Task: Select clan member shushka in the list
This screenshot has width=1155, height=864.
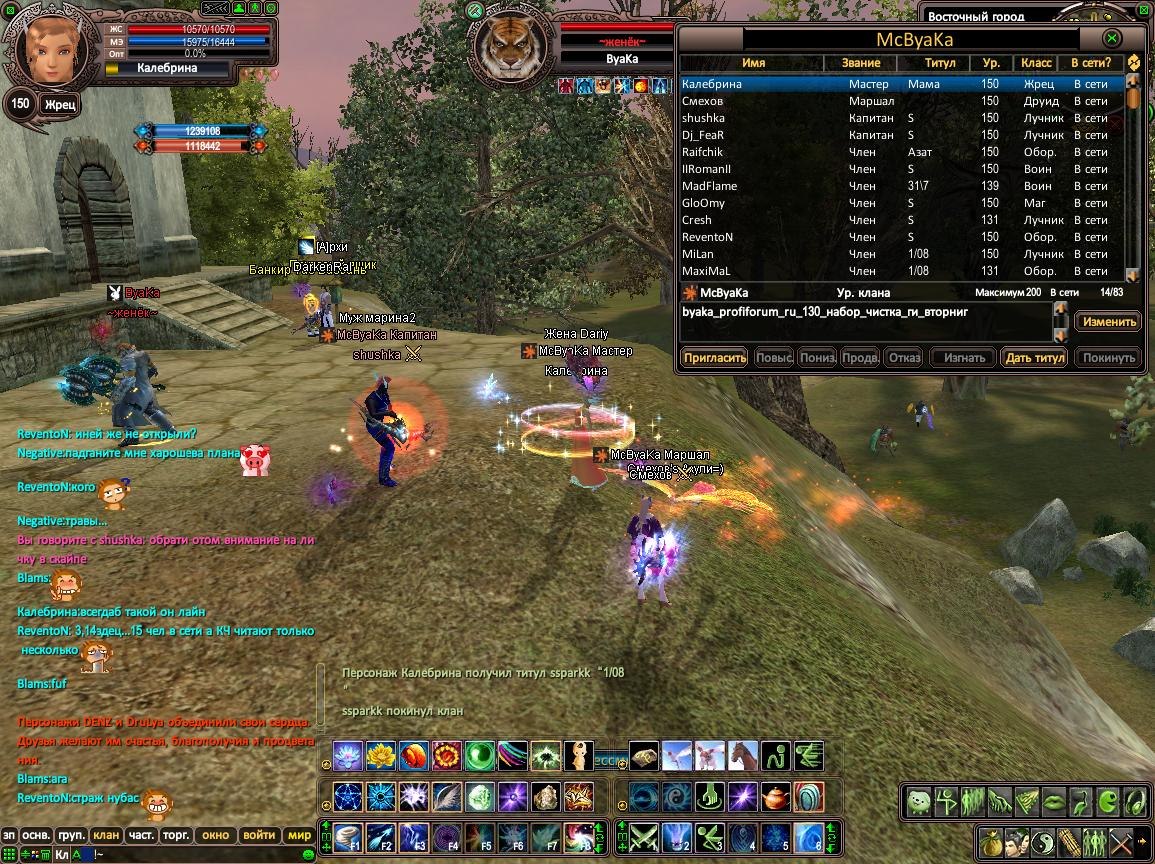Action: [703, 118]
